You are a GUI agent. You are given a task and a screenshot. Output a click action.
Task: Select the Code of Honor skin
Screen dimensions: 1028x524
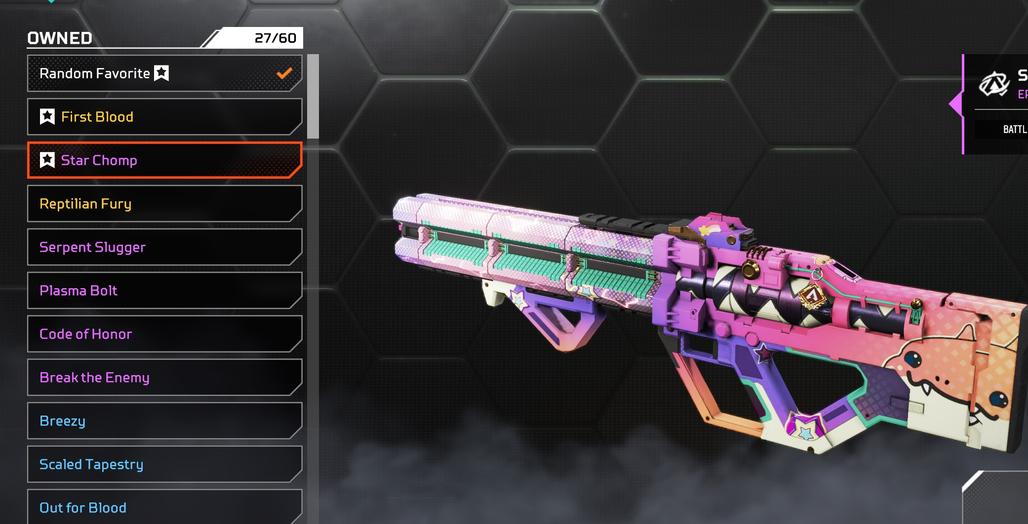[164, 334]
